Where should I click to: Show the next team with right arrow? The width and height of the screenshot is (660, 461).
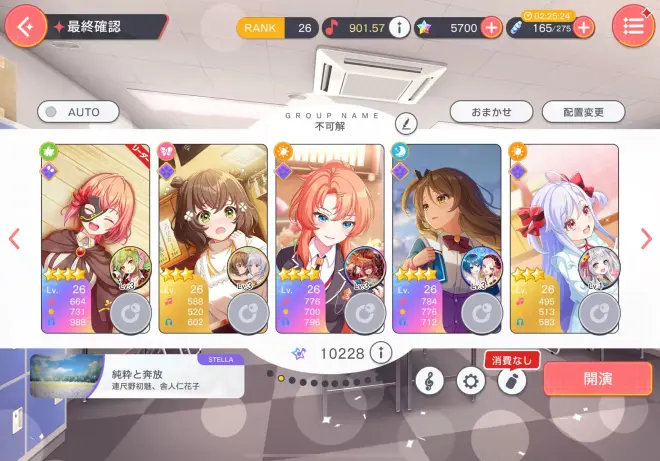click(646, 238)
